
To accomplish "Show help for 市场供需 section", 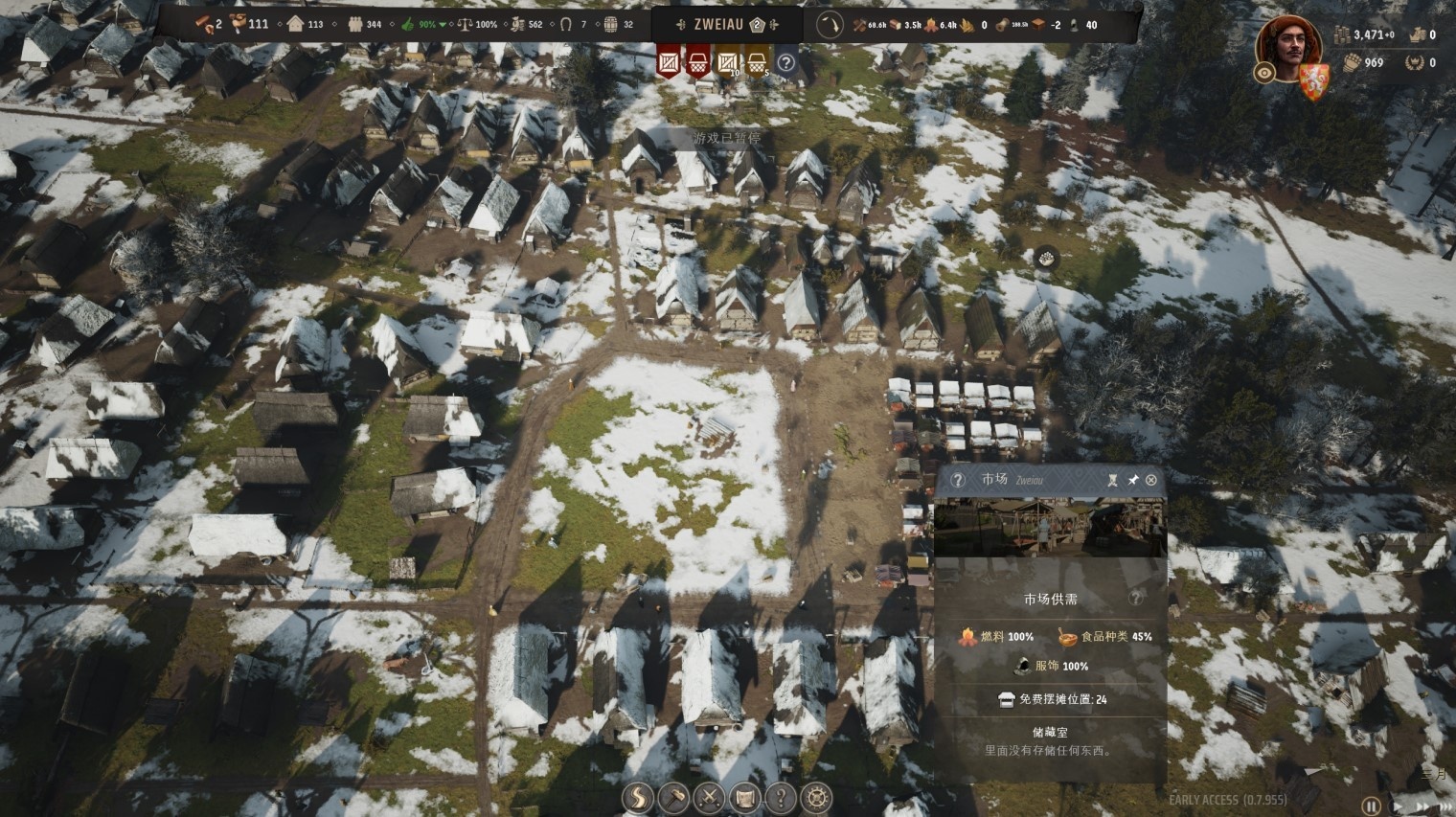I will click(x=1136, y=598).
